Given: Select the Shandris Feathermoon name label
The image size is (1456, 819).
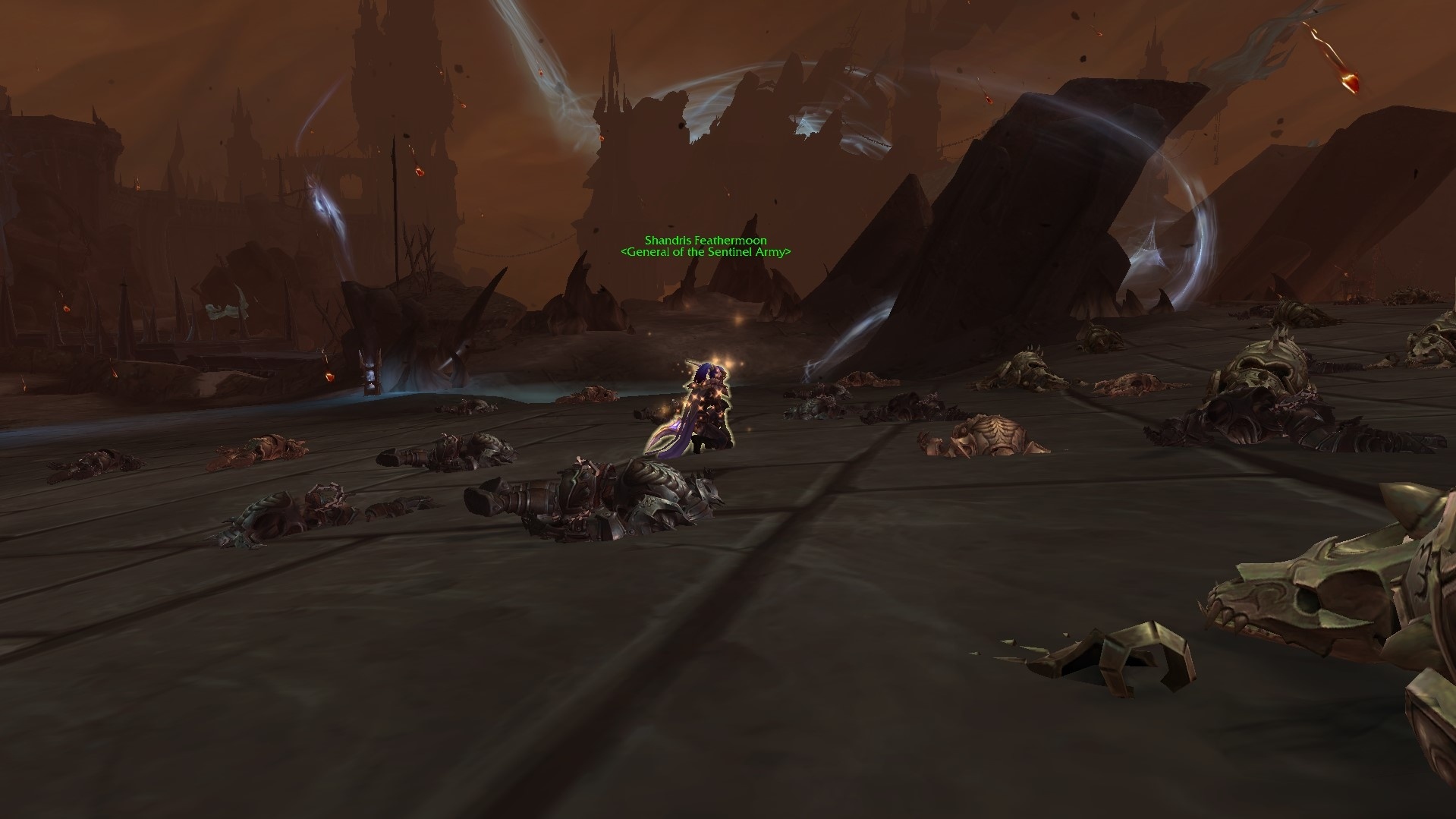Looking at the screenshot, I should pos(705,240).
